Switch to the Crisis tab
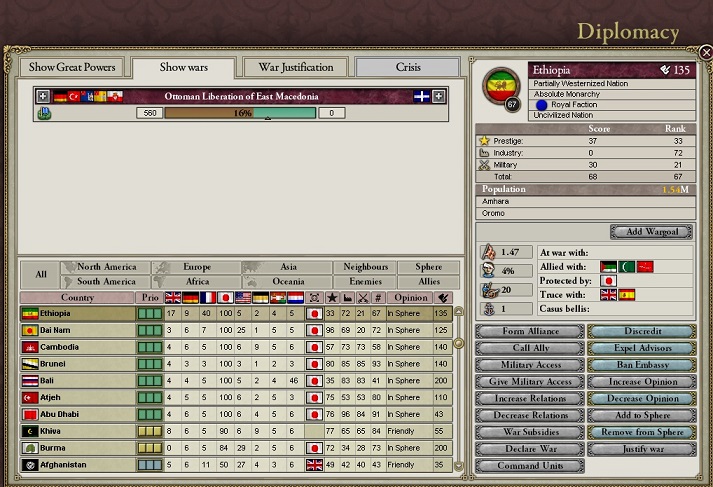This screenshot has height=487, width=713. 408,68
